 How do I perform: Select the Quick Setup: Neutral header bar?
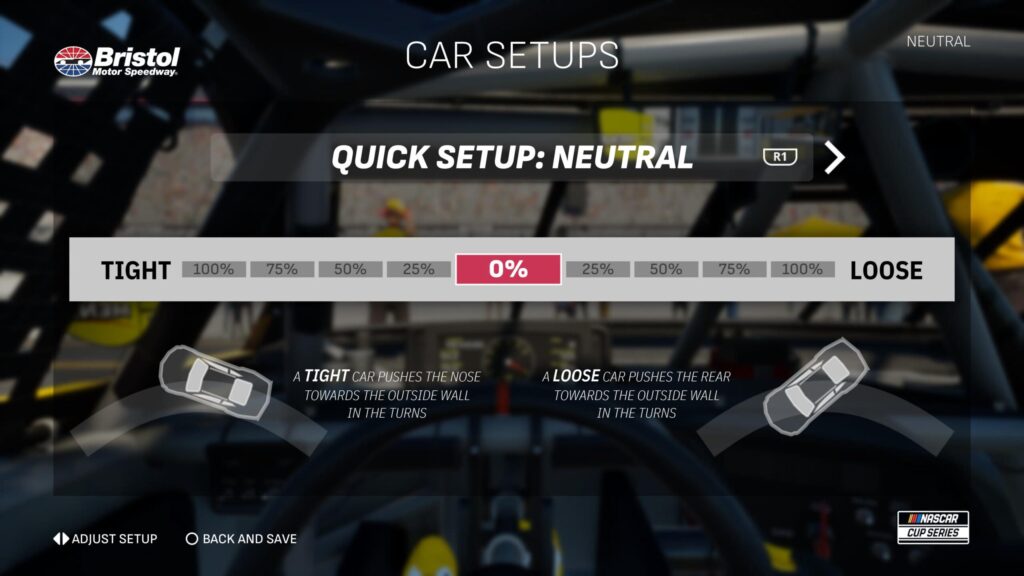[x=511, y=158]
